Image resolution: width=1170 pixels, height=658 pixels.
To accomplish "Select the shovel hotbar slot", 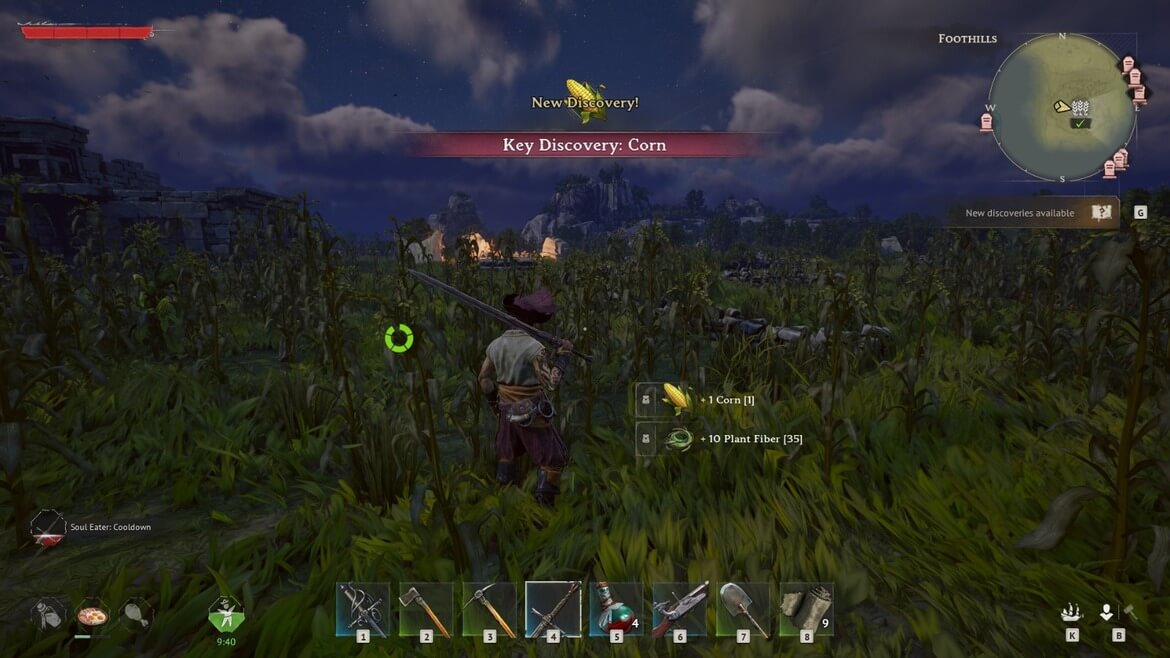I will click(742, 608).
